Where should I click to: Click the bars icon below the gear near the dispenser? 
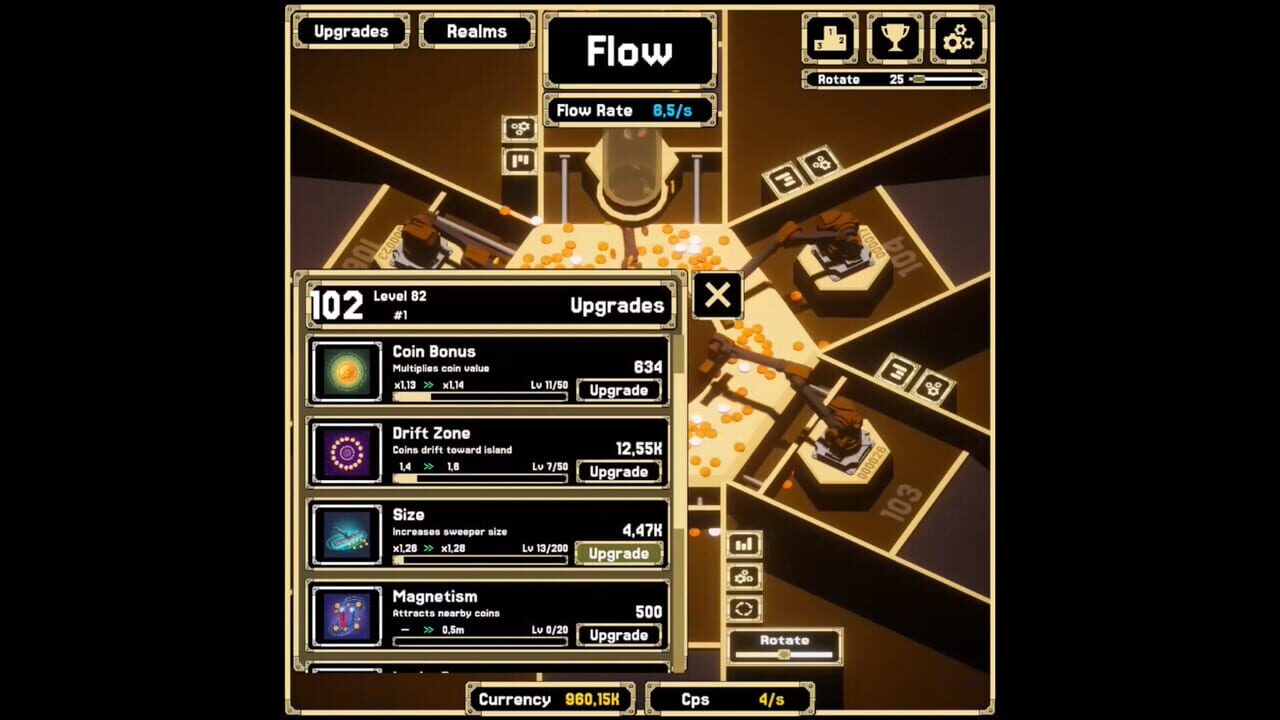(520, 160)
